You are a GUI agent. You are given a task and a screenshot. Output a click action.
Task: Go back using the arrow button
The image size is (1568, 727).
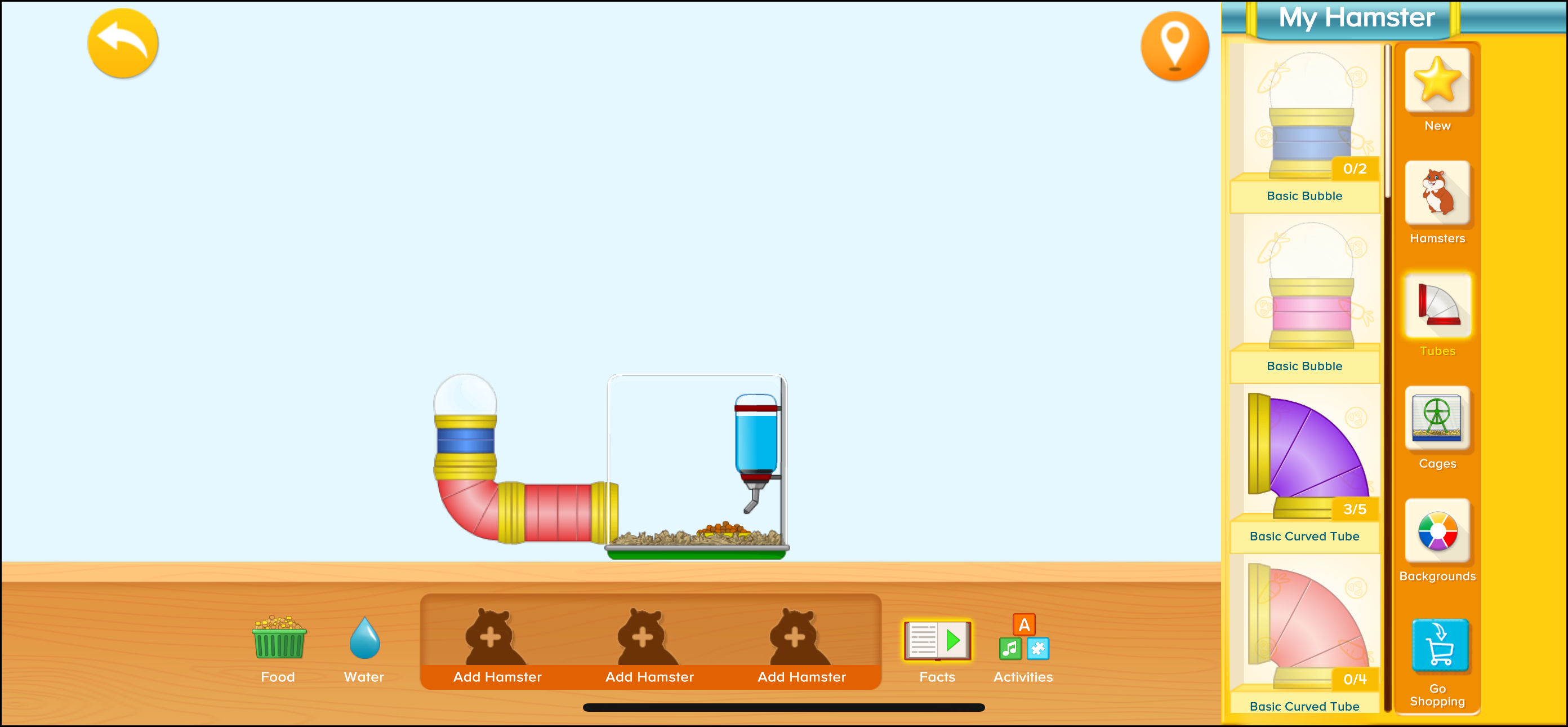tap(122, 43)
